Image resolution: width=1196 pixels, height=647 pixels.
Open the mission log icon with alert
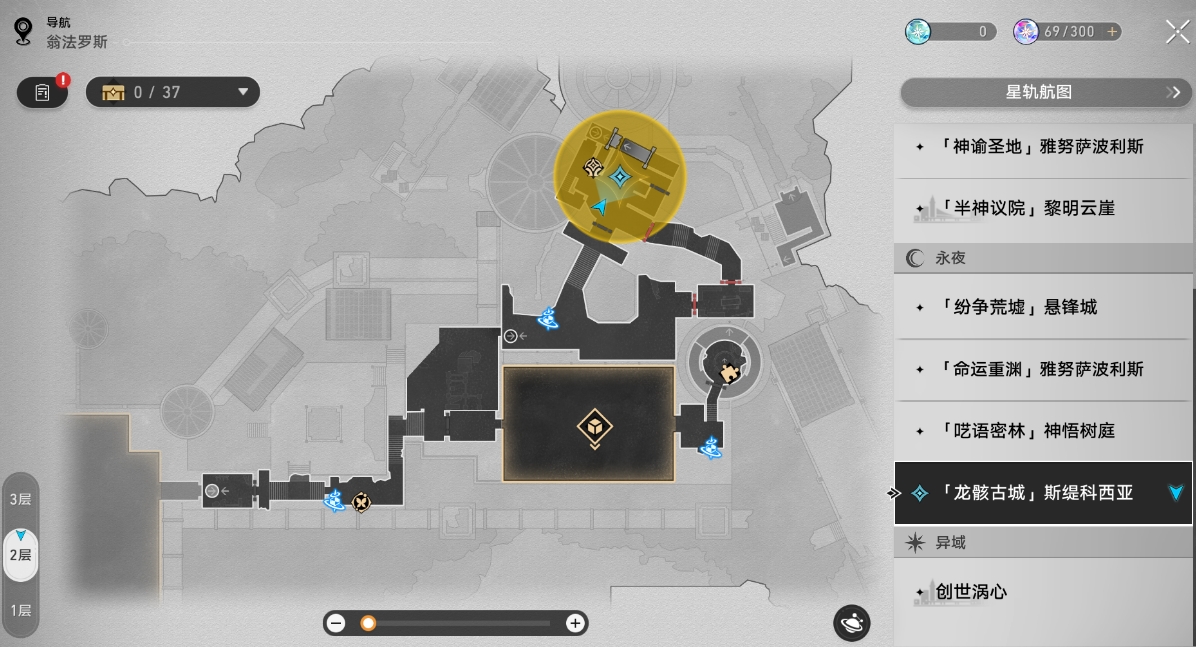point(42,92)
